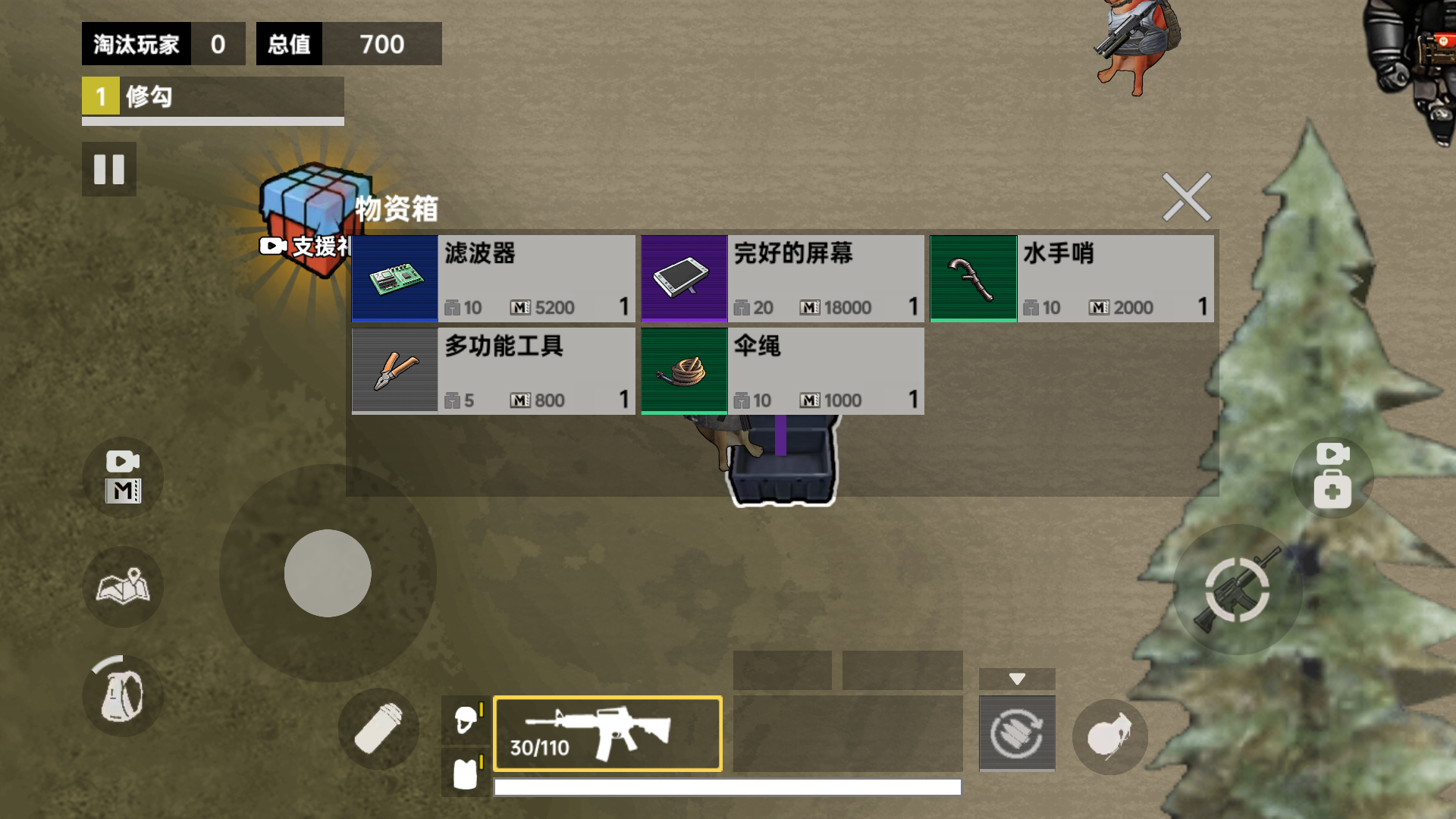
Task: Pause the game
Action: 109,169
